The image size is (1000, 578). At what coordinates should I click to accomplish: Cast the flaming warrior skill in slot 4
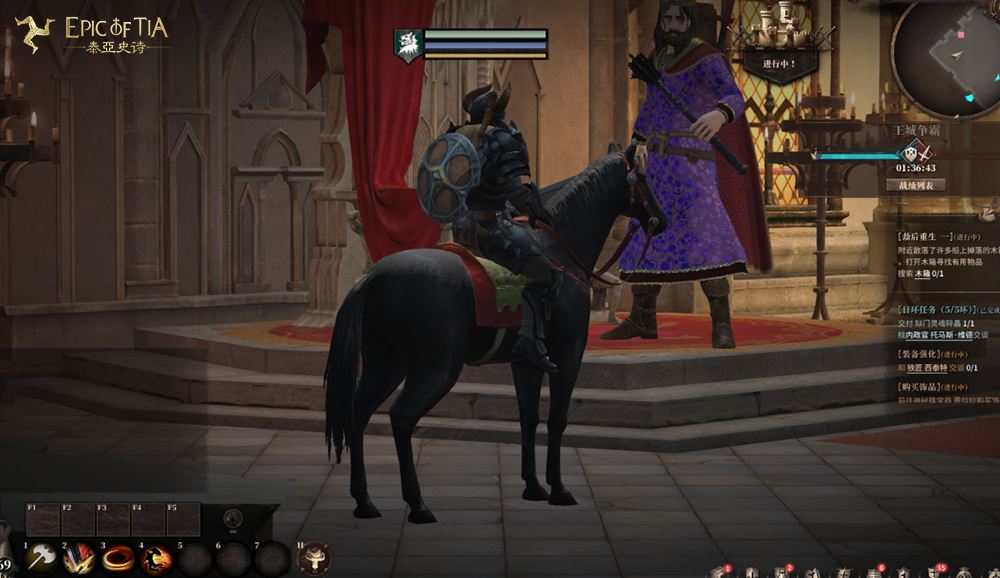point(155,557)
